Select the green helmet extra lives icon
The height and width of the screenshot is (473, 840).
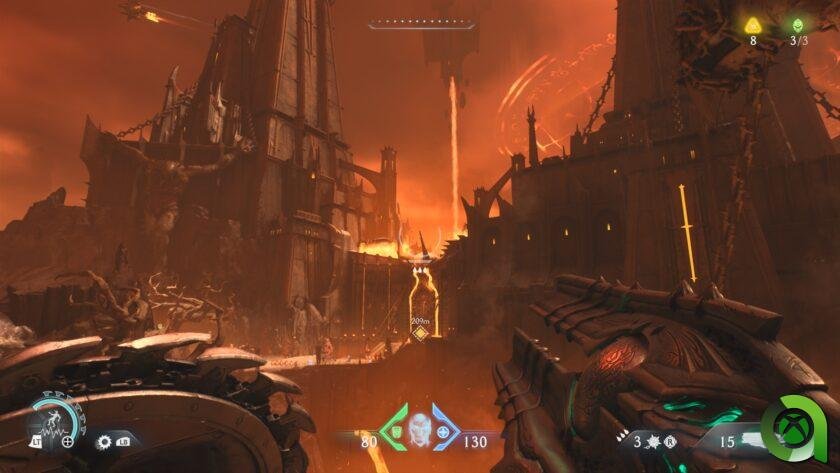[x=798, y=24]
